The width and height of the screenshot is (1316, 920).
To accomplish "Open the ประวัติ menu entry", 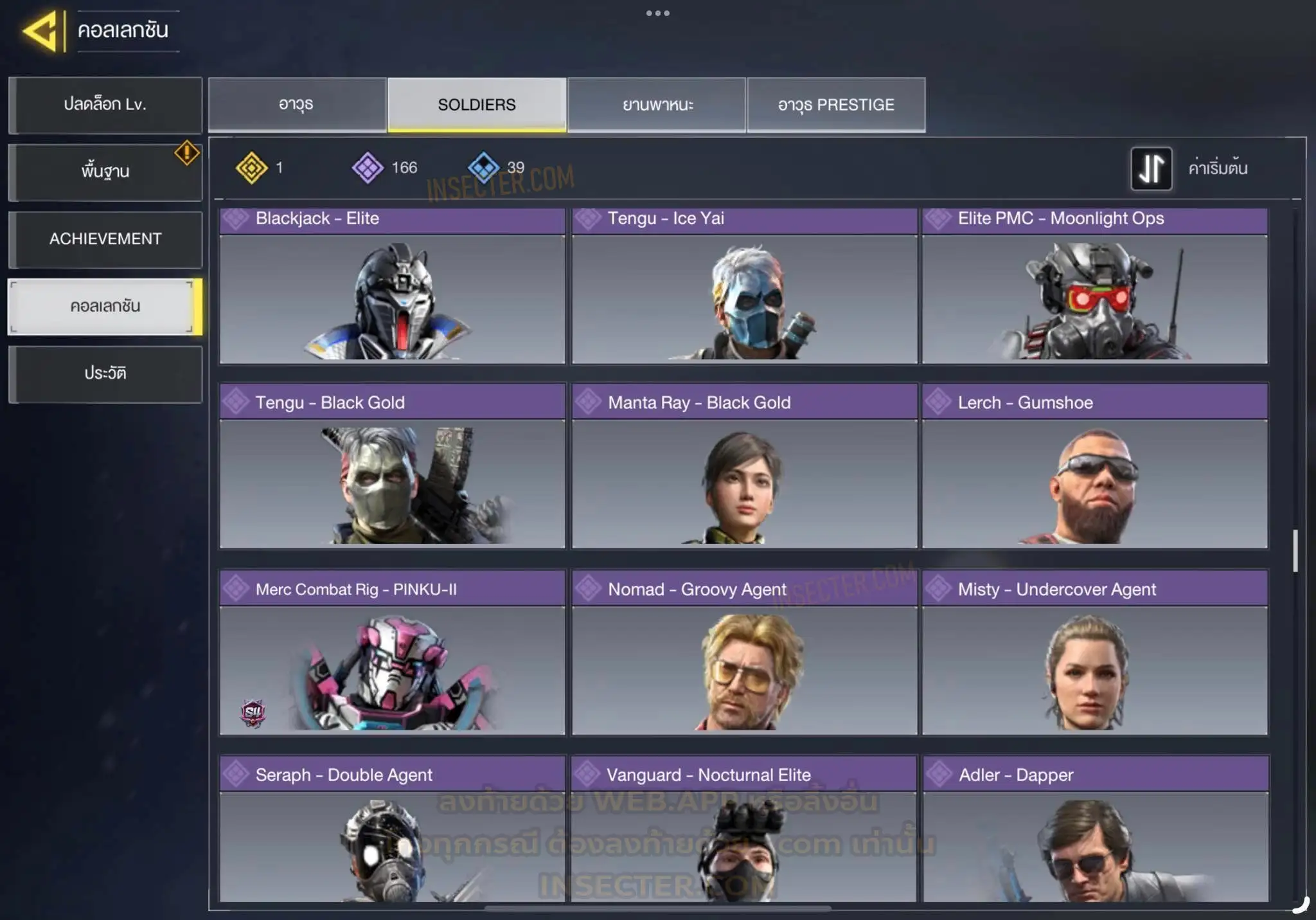I will tap(105, 374).
